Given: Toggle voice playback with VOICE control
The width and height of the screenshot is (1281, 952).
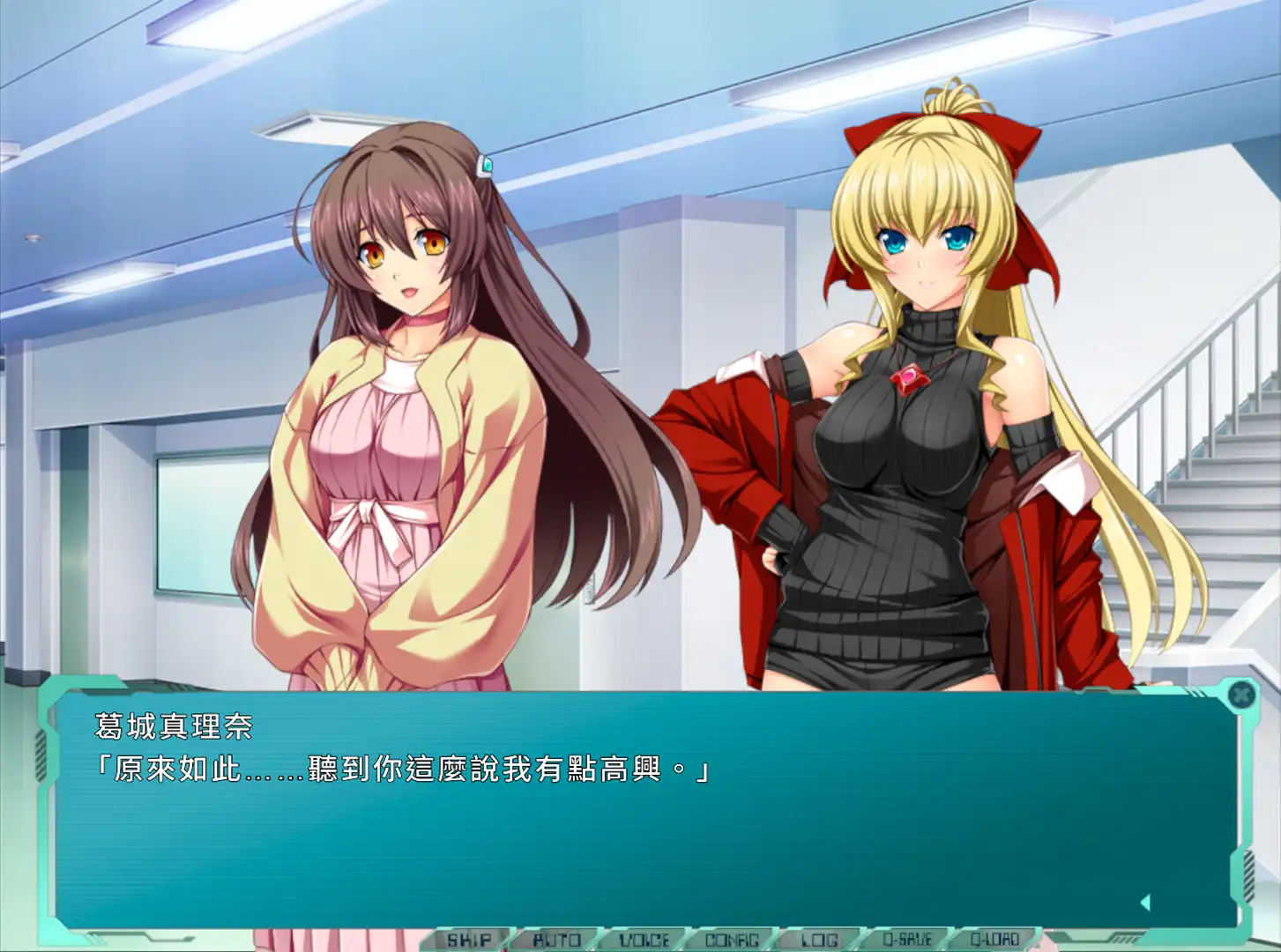Looking at the screenshot, I should tap(646, 939).
